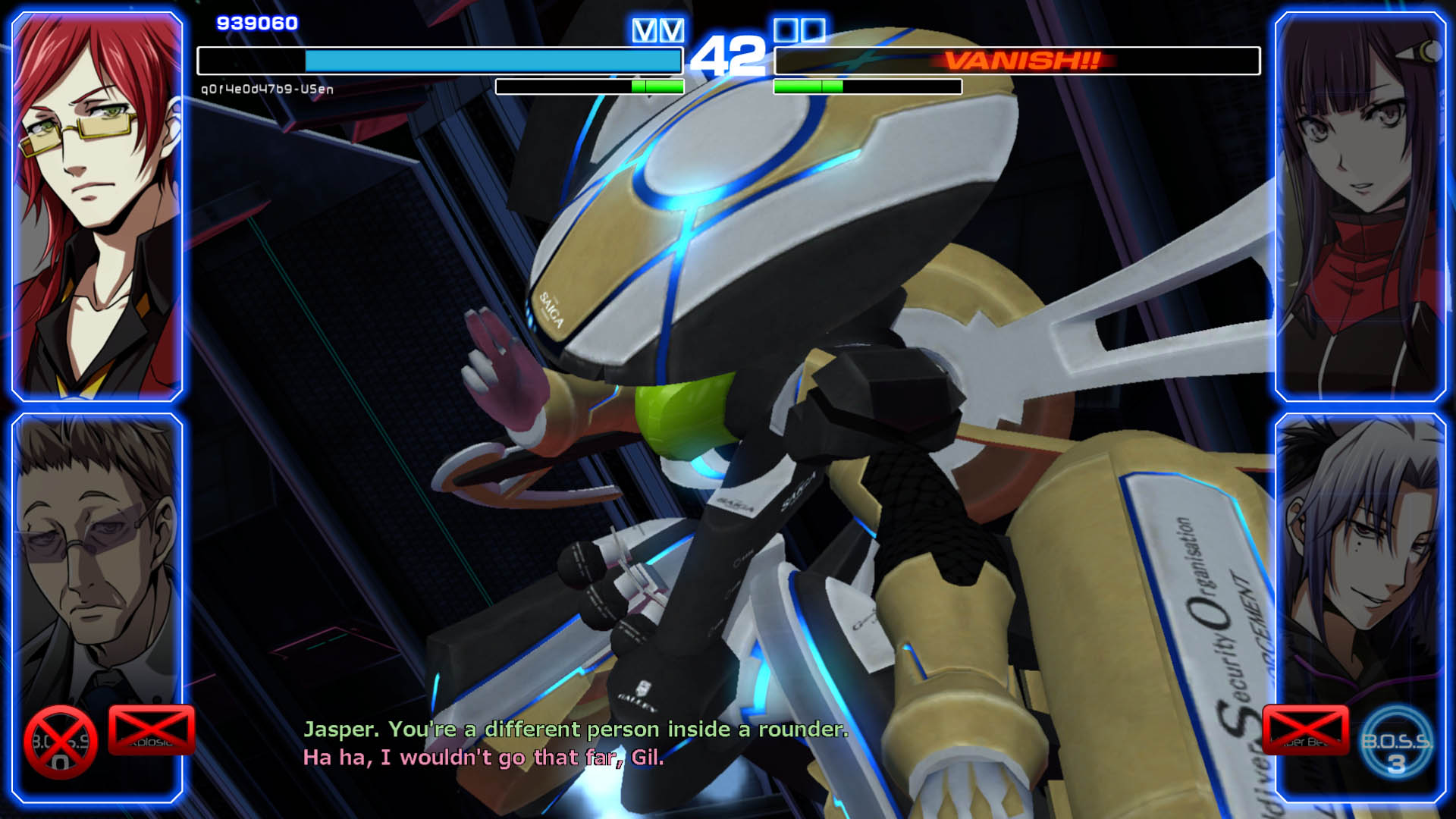Image resolution: width=1456 pixels, height=819 pixels.
Task: Open the score display showing 939060
Action: pyautogui.click(x=257, y=22)
